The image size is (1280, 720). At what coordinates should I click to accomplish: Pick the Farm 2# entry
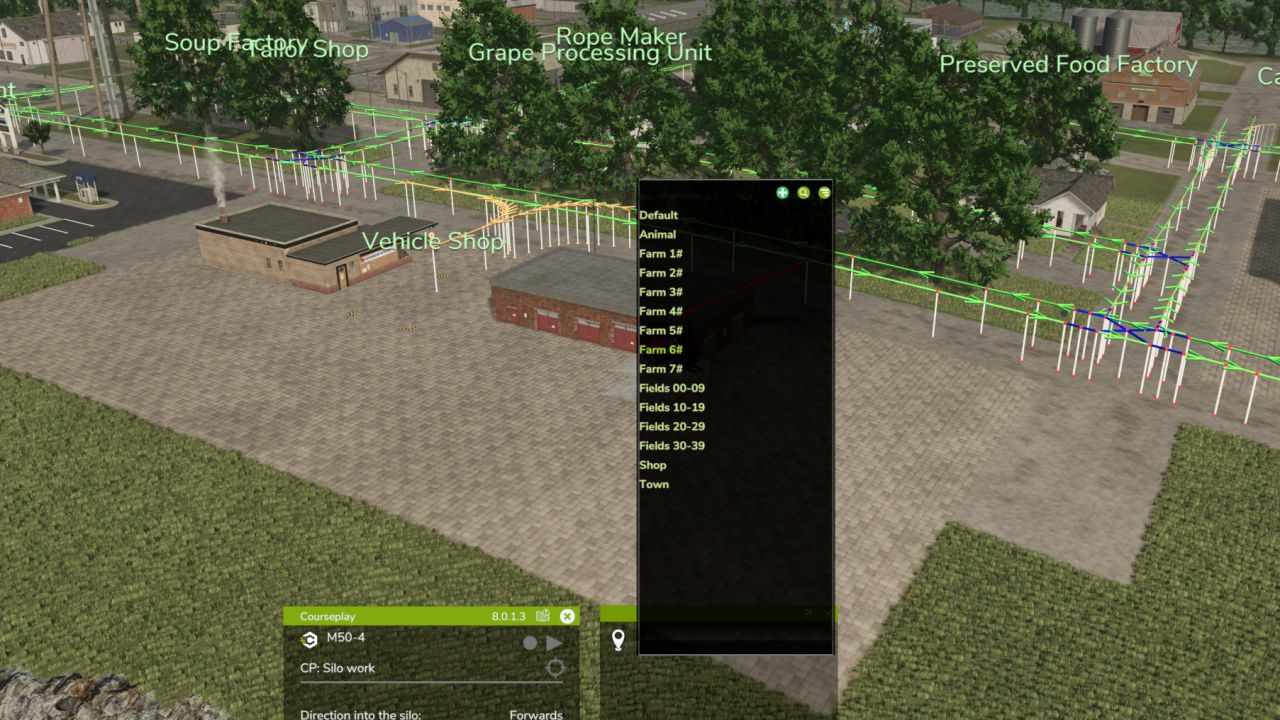661,273
